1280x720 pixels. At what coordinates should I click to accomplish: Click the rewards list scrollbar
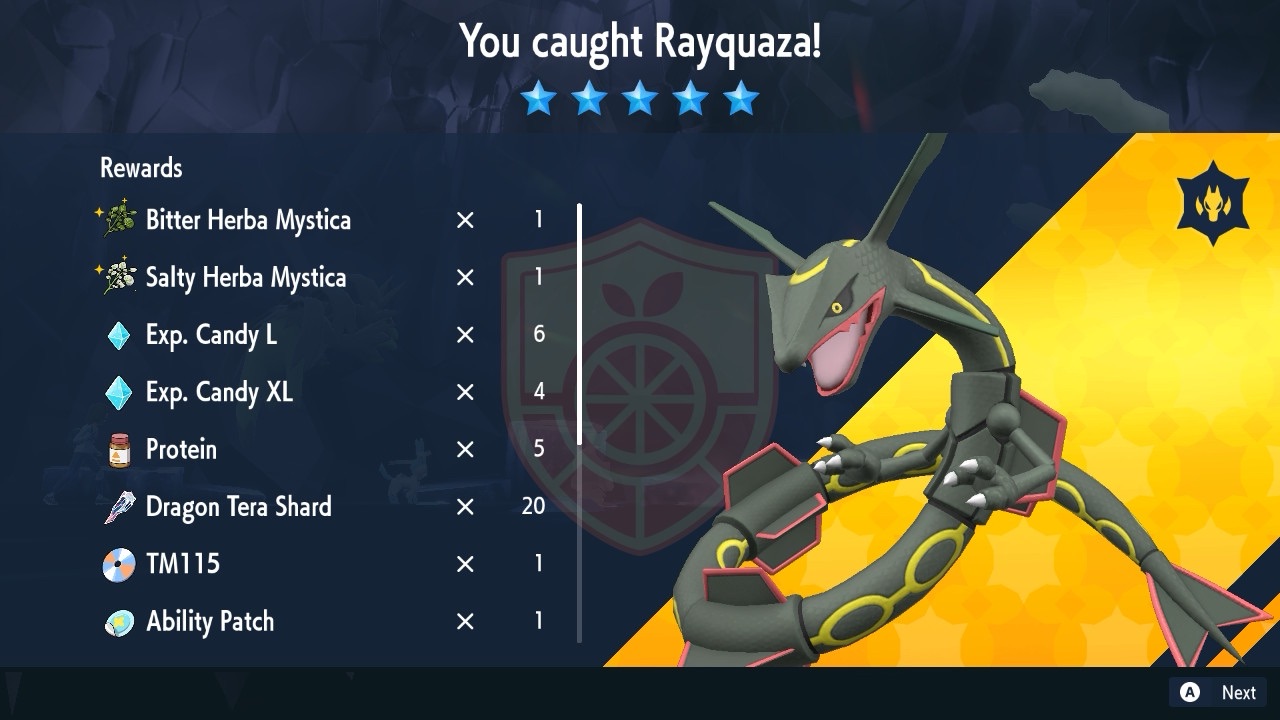[x=579, y=325]
